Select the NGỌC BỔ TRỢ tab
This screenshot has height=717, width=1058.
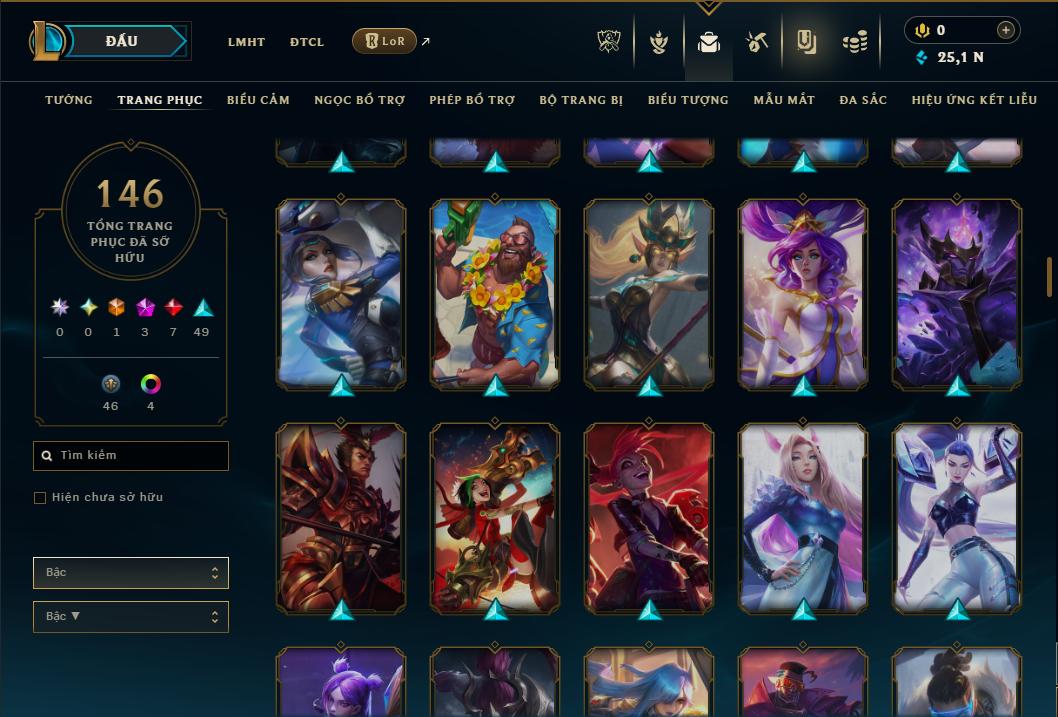(359, 100)
